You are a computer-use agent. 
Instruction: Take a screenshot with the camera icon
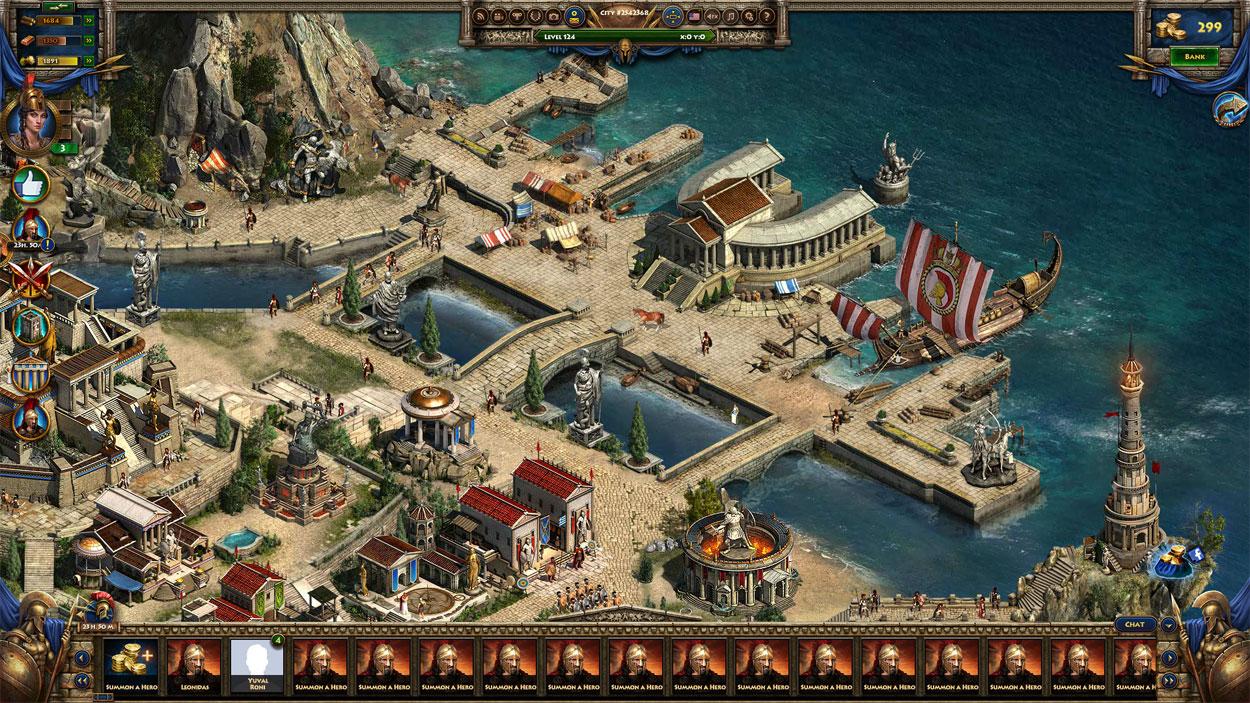click(551, 16)
